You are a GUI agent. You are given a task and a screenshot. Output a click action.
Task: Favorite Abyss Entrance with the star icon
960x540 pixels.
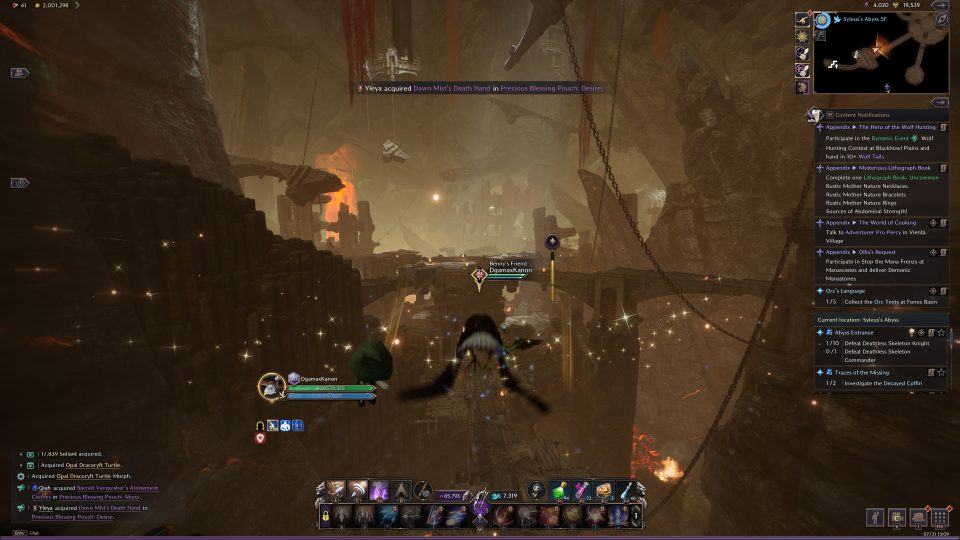tap(942, 332)
